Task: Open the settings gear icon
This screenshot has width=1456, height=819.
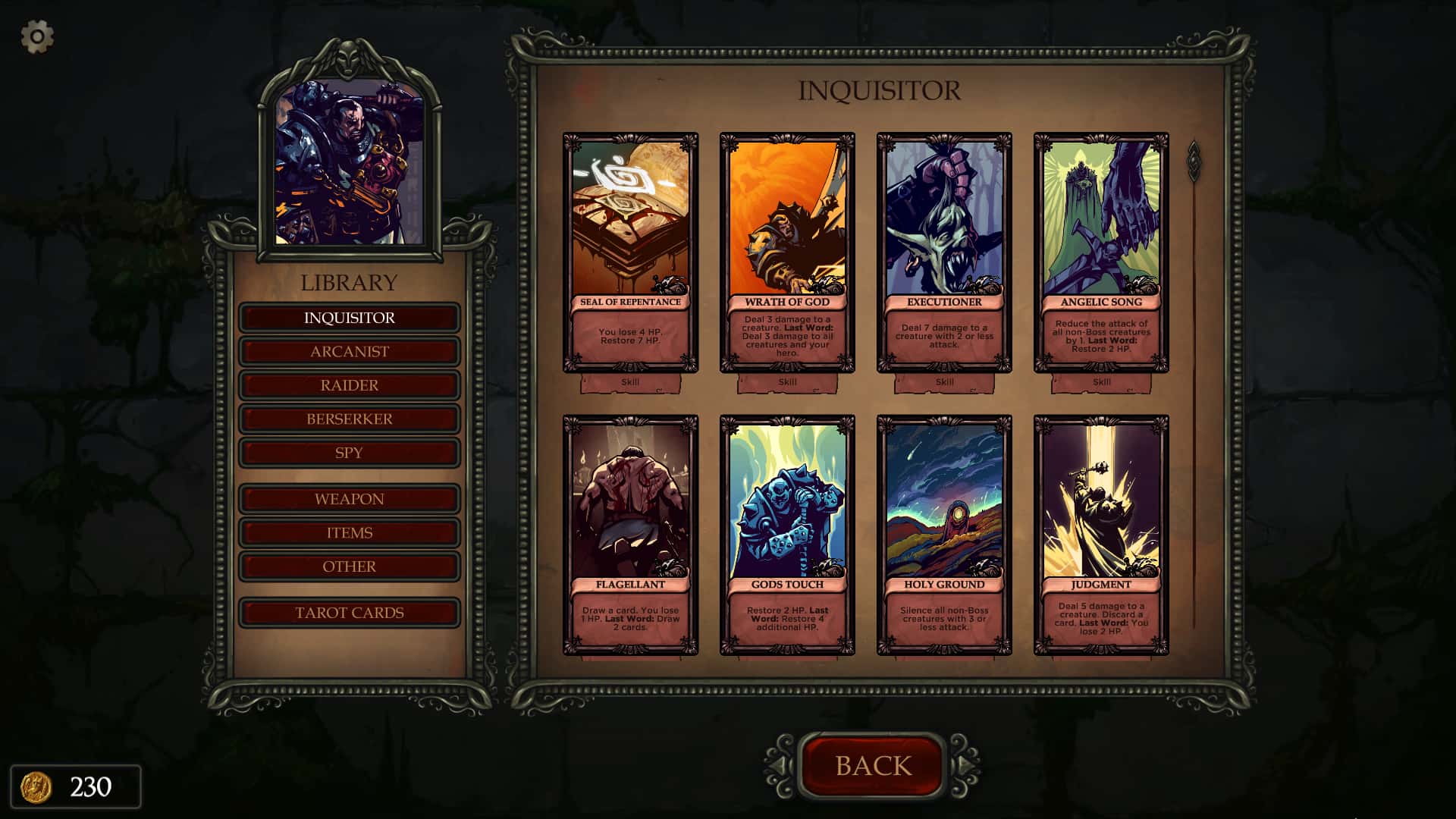Action: tap(36, 36)
